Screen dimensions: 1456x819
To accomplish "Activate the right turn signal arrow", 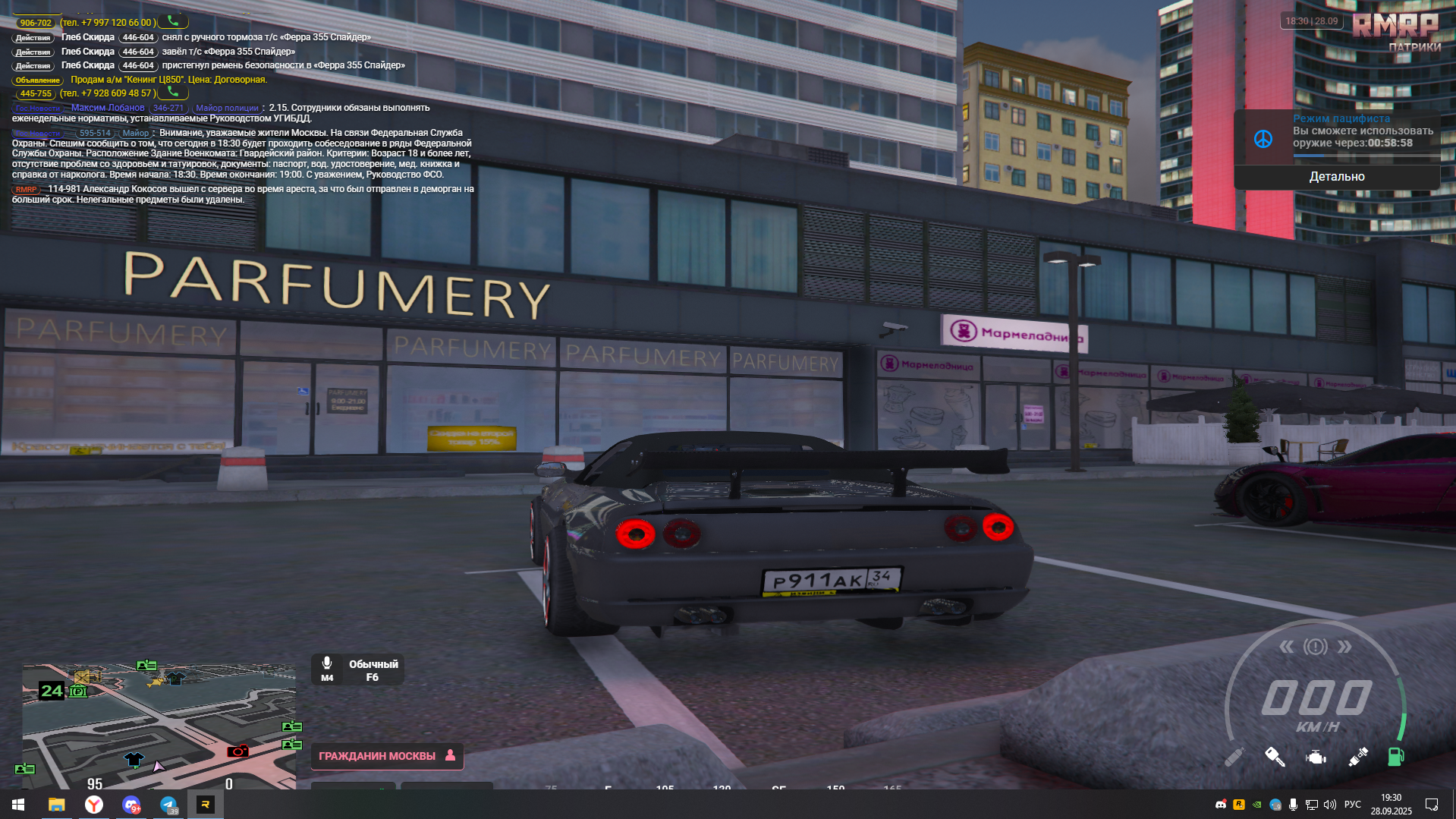I will tap(1344, 647).
